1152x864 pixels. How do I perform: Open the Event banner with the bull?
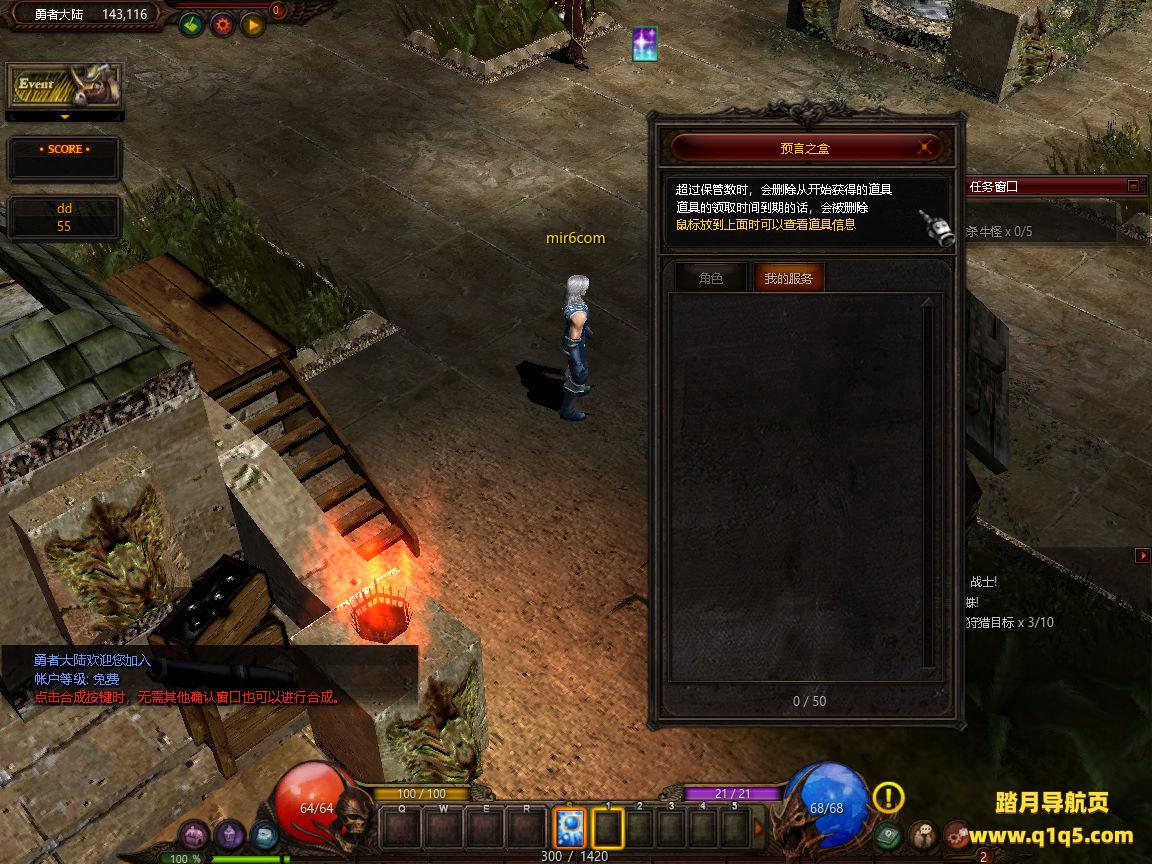(64, 87)
